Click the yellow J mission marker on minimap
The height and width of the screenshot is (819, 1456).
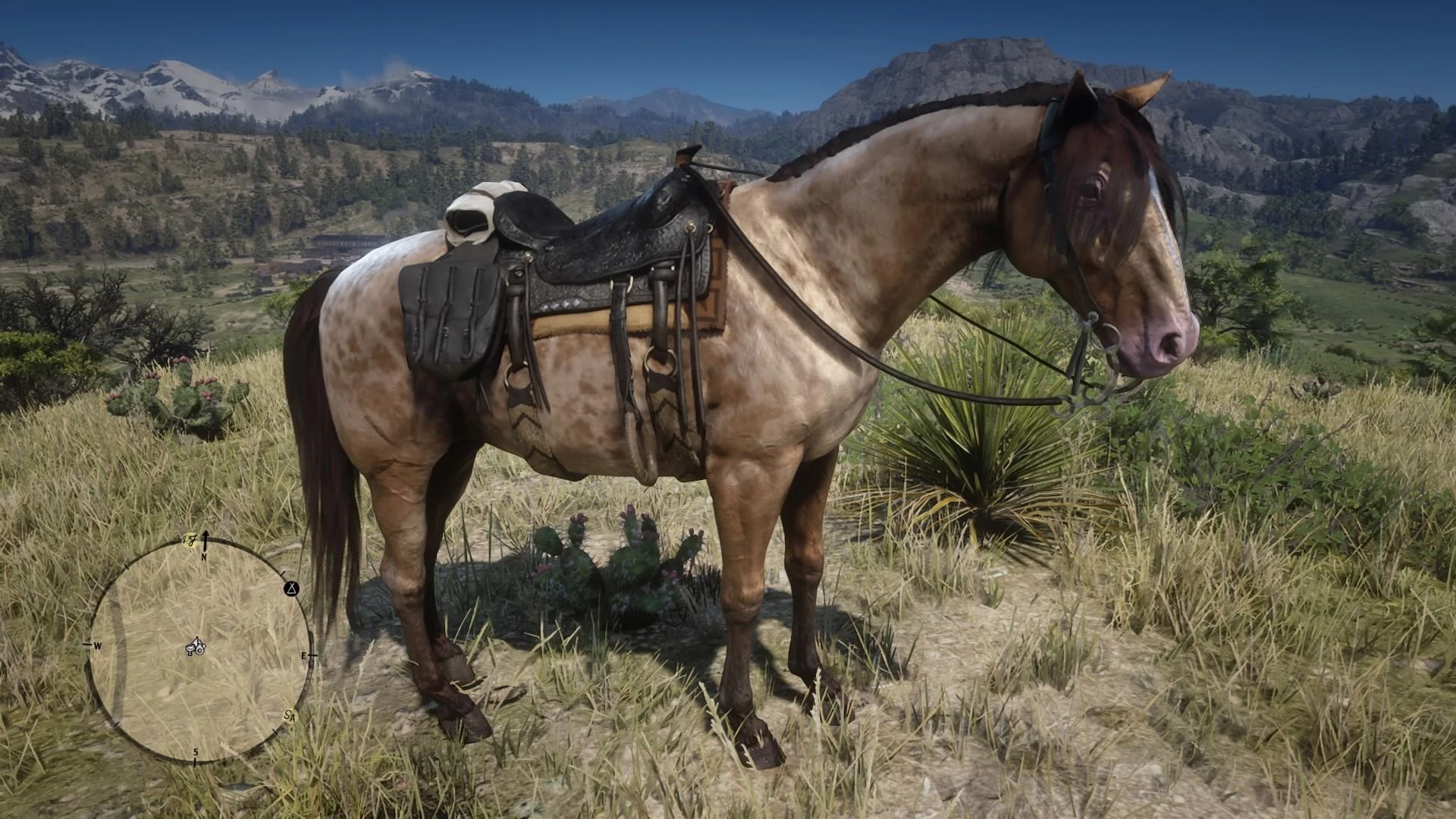[190, 538]
